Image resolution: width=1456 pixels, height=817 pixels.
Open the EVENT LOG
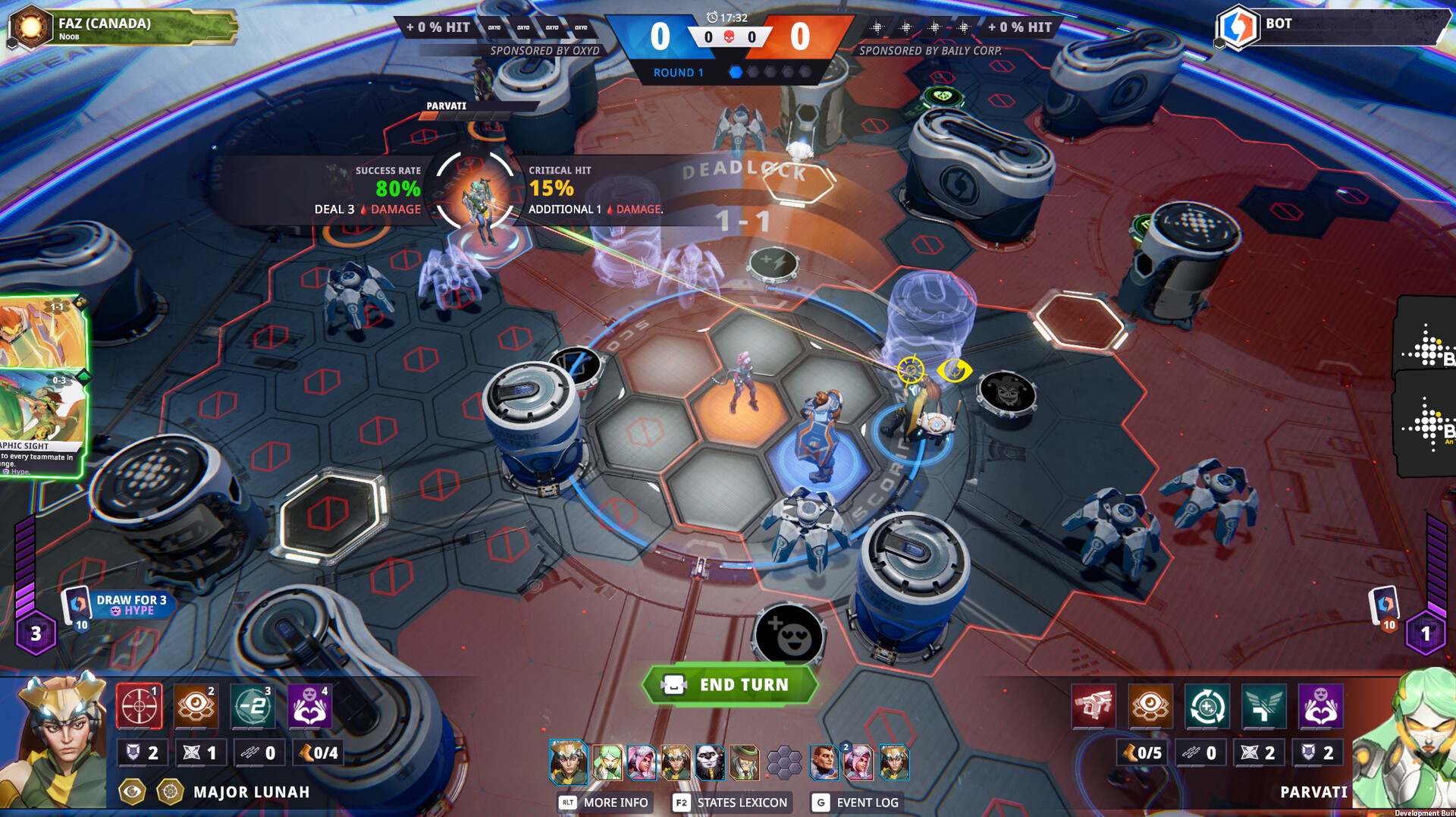click(866, 802)
